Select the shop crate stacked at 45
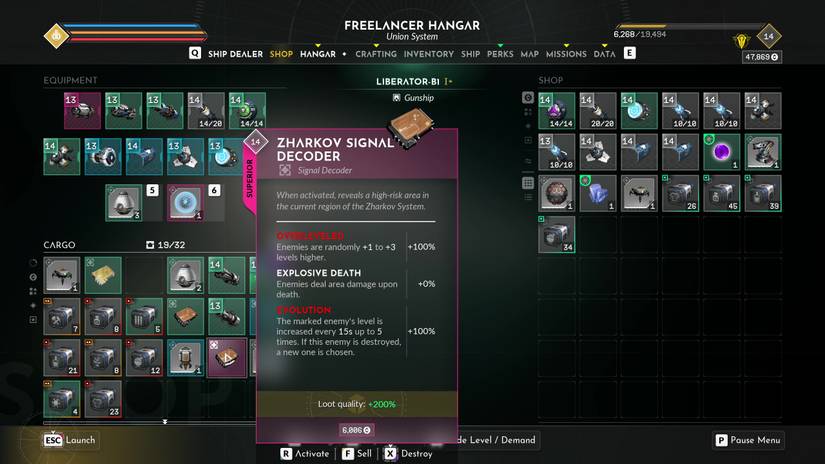825x464 pixels. click(721, 193)
